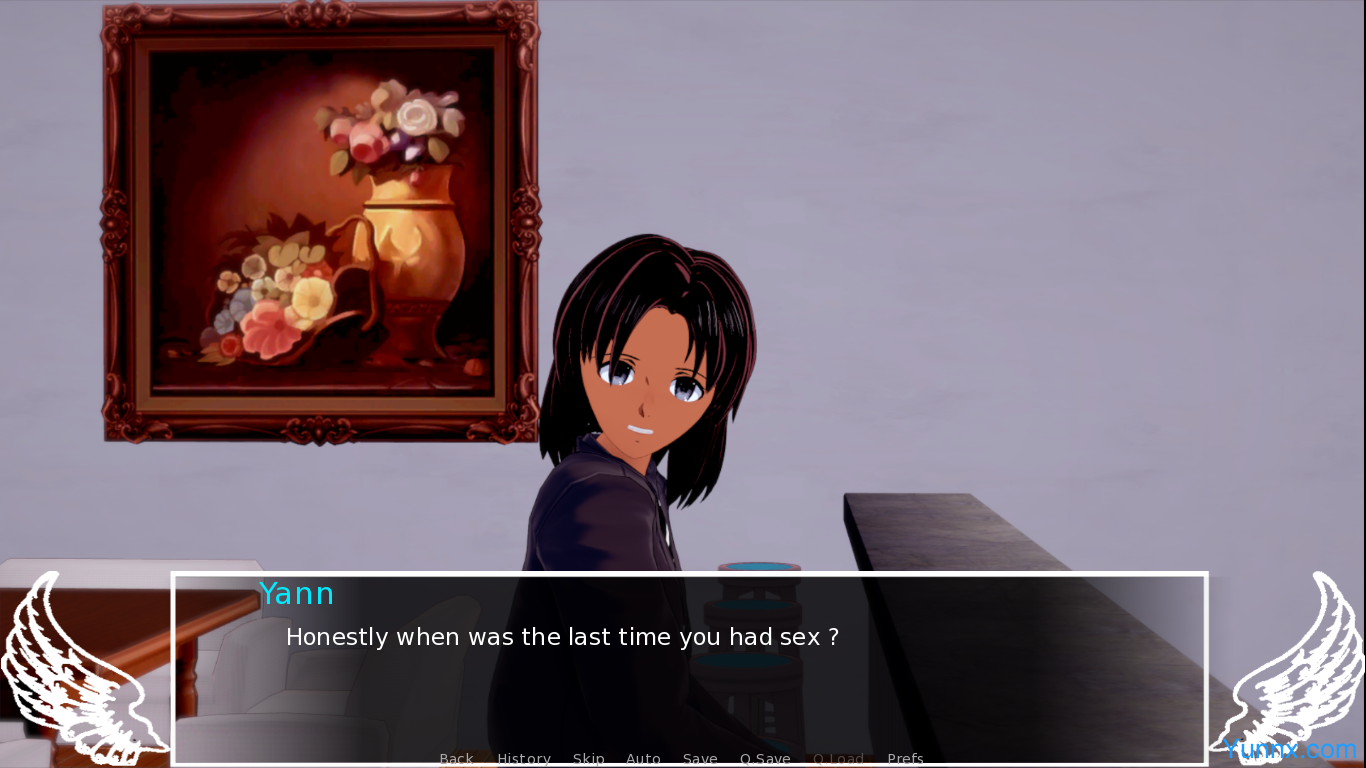Screen dimensions: 1366x768
Task: Open Prefs settings
Action: (x=905, y=759)
